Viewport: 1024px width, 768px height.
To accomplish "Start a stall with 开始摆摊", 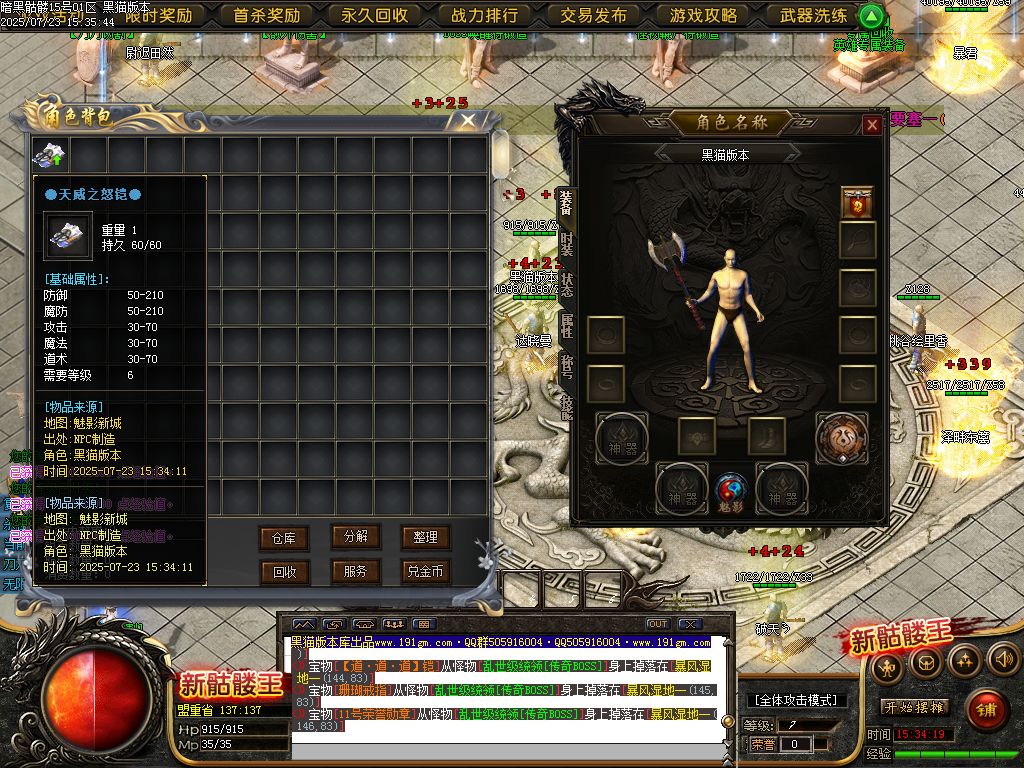I will pyautogui.click(x=914, y=707).
